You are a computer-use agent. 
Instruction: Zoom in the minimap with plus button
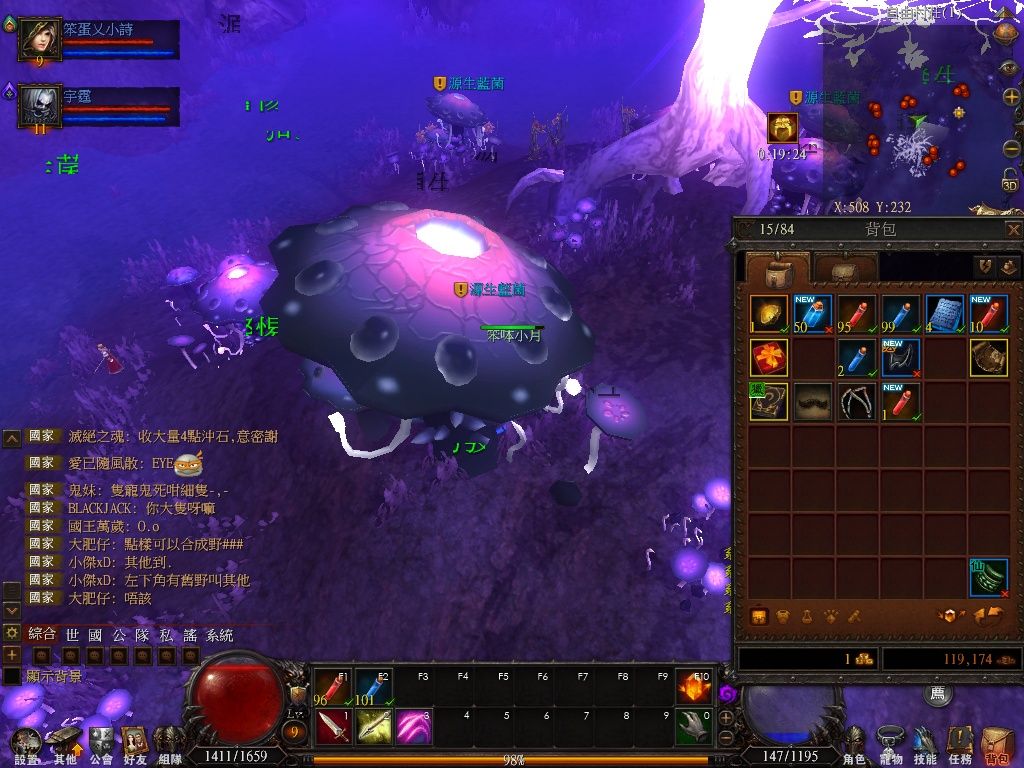pyautogui.click(x=1011, y=97)
